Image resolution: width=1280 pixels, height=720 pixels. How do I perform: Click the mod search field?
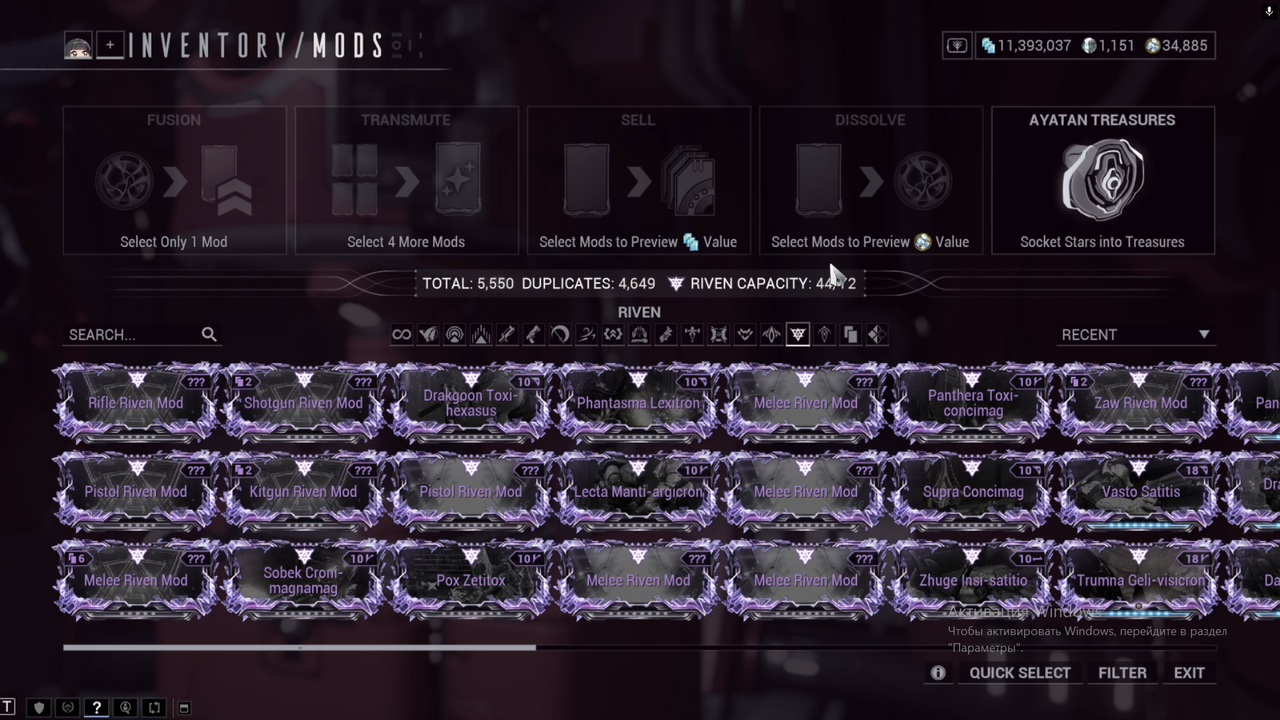[134, 335]
